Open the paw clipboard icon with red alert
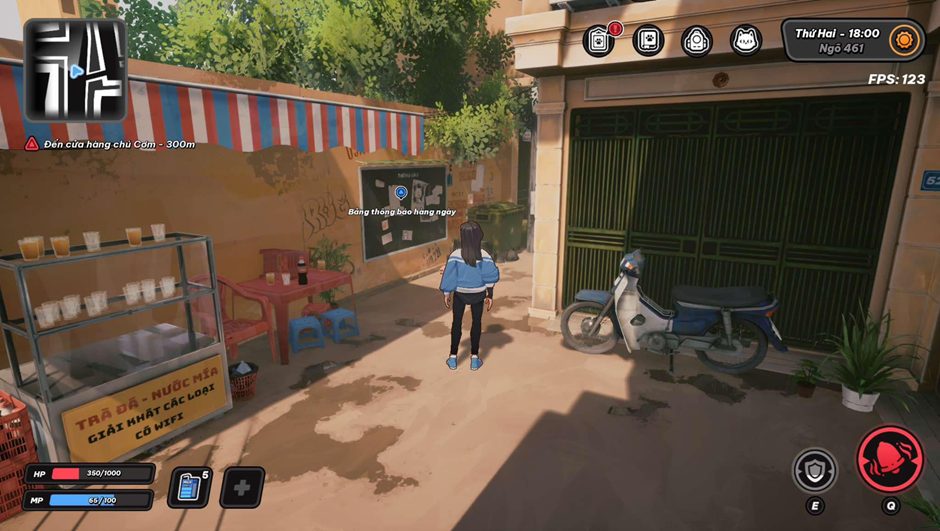 [599, 41]
